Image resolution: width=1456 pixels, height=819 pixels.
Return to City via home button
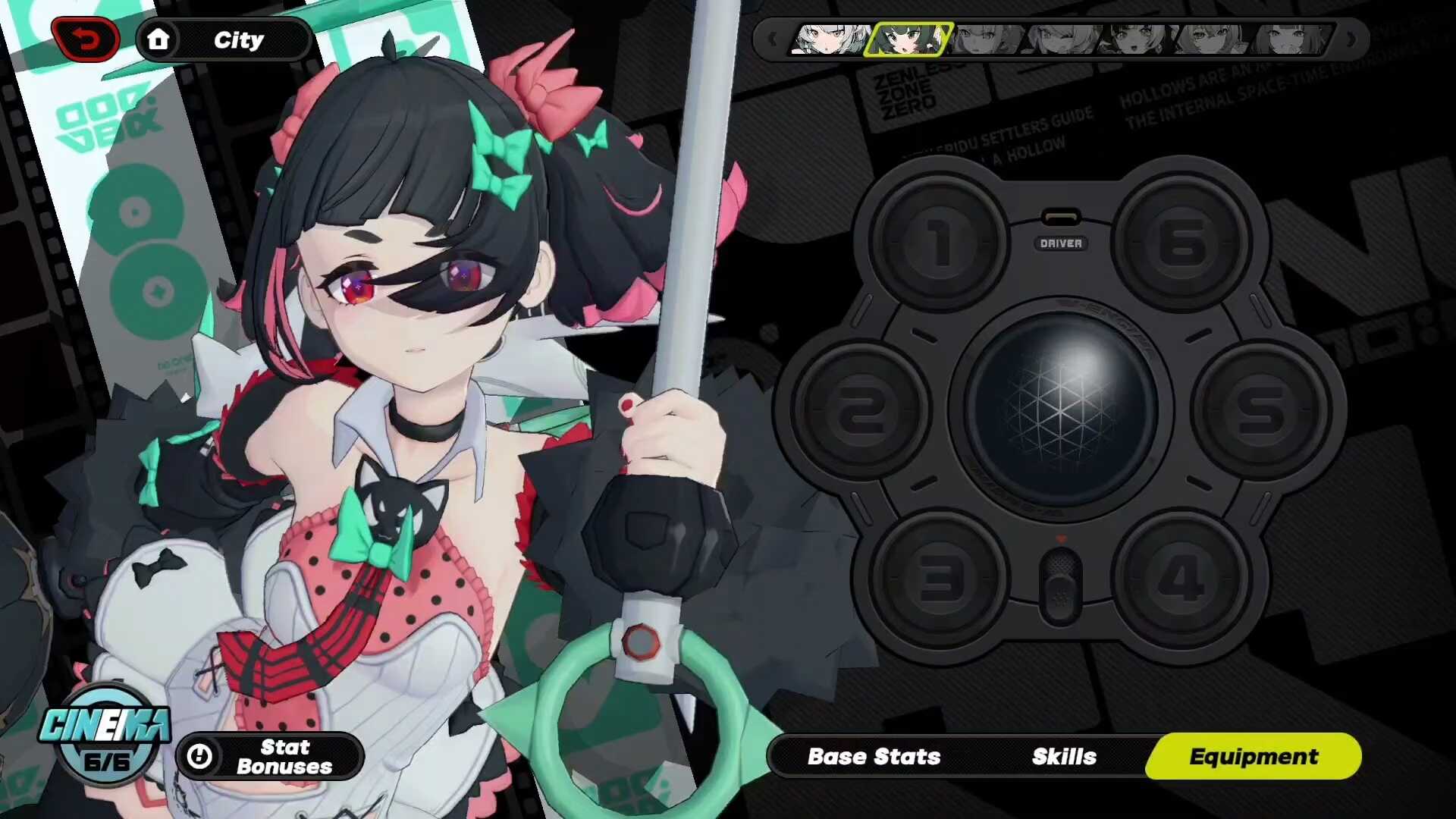point(224,39)
